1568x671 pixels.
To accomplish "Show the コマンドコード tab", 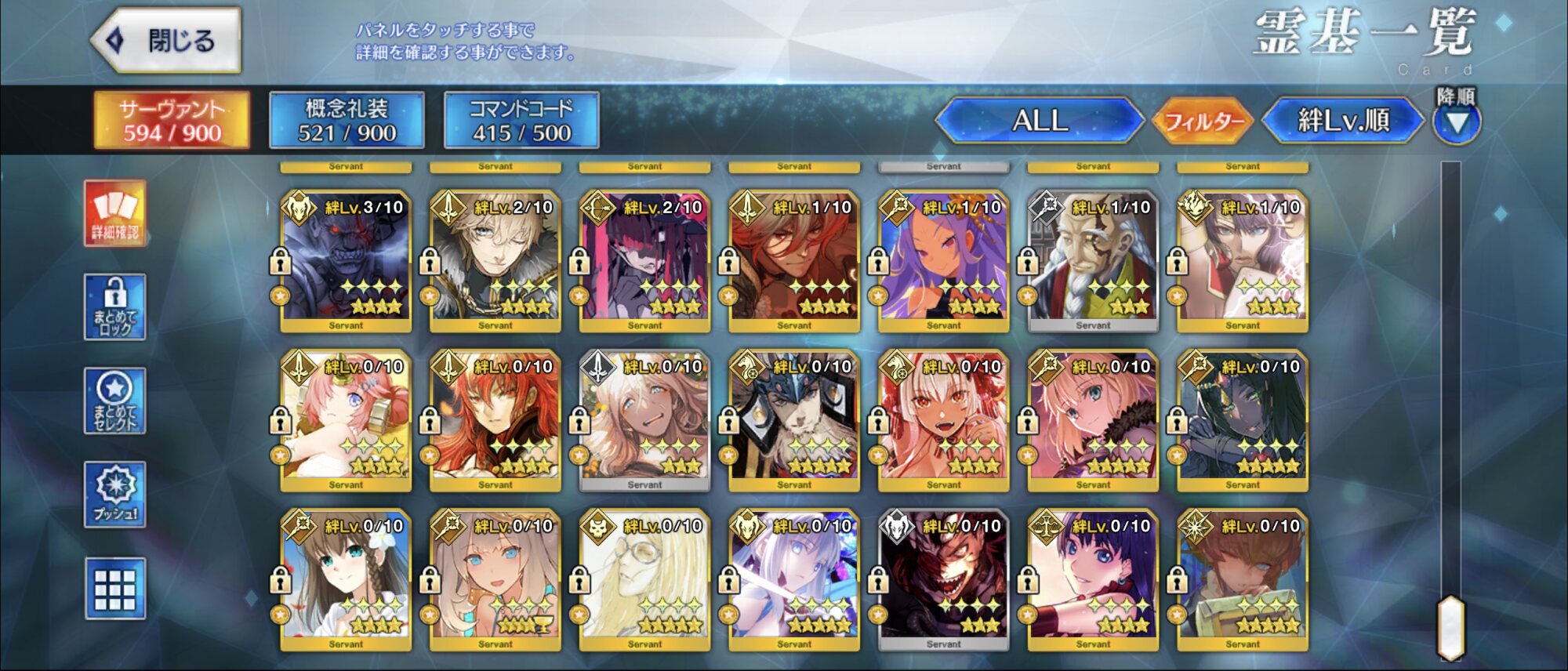I will tap(521, 120).
